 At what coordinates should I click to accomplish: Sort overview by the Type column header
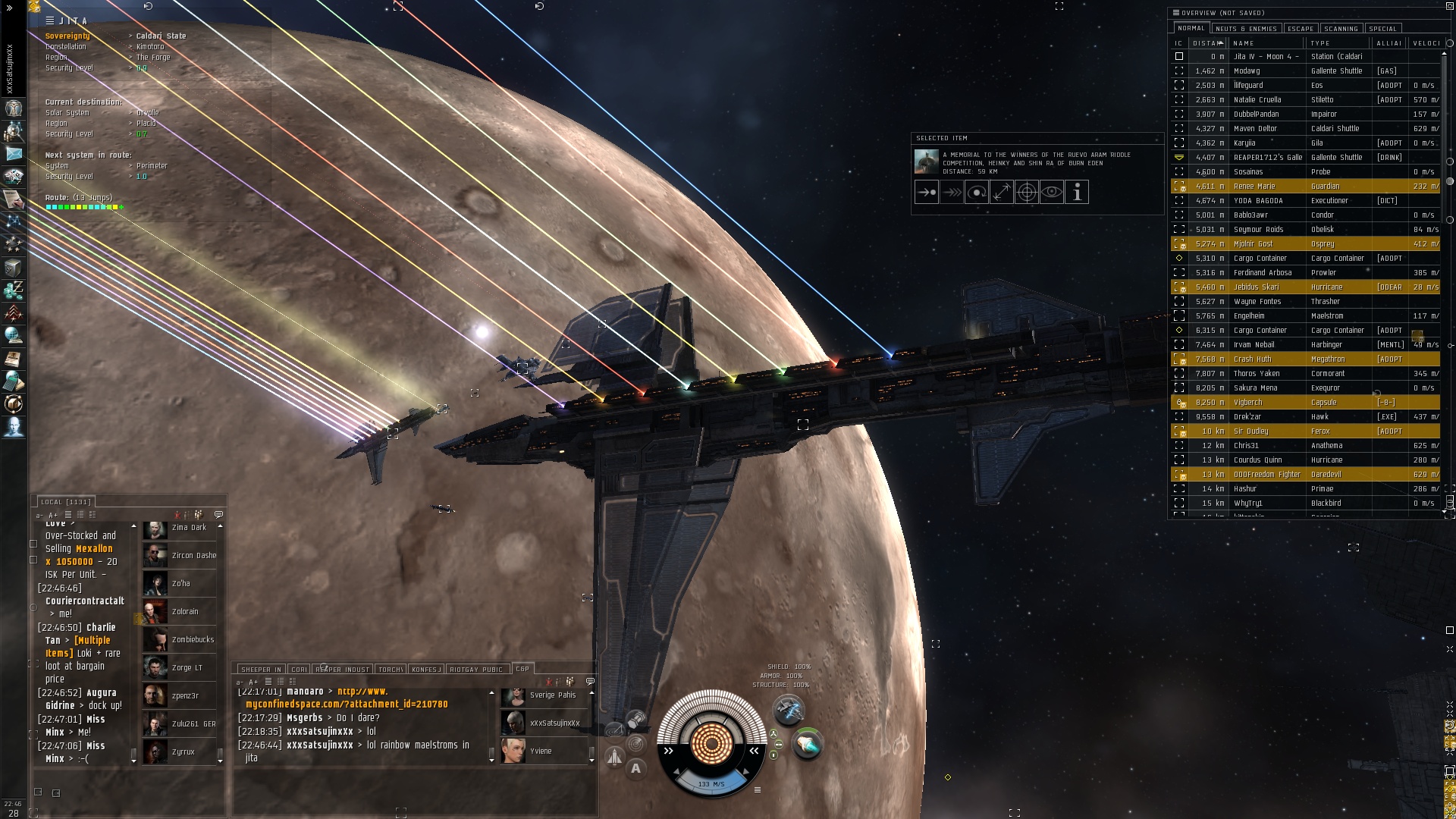(x=1320, y=43)
